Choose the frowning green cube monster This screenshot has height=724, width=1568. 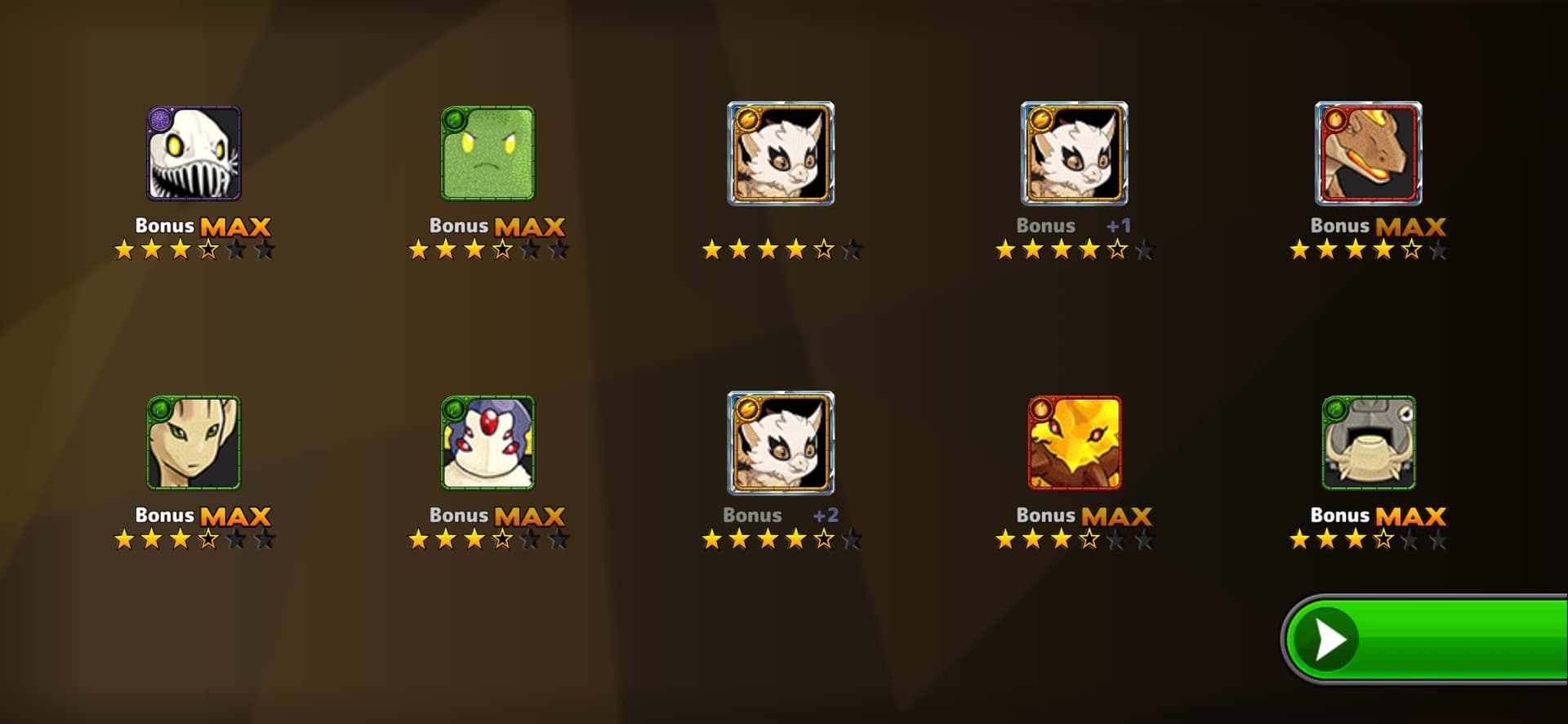click(x=488, y=154)
